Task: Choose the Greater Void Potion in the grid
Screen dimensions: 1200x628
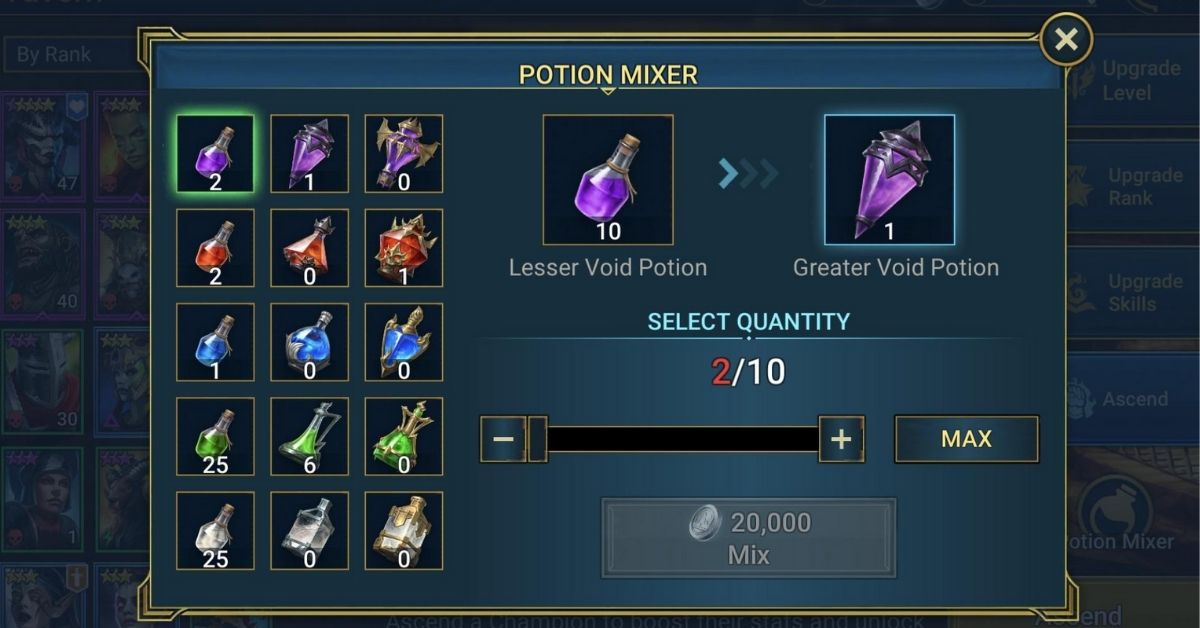Action: pyautogui.click(x=309, y=153)
